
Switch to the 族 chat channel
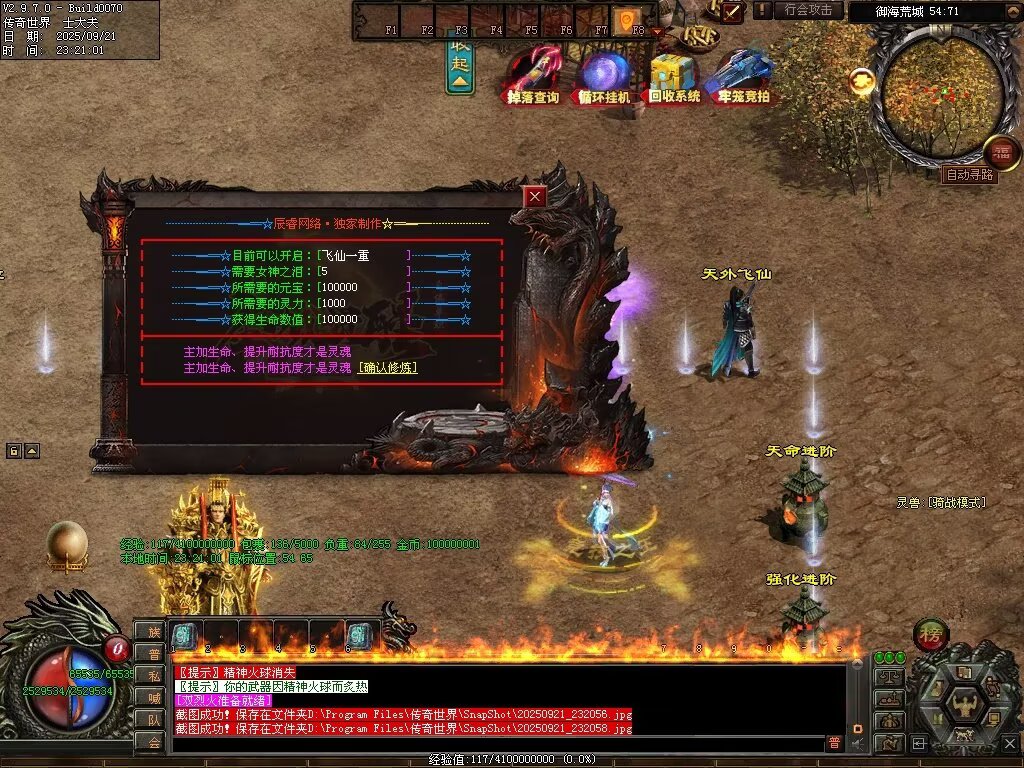tap(153, 631)
